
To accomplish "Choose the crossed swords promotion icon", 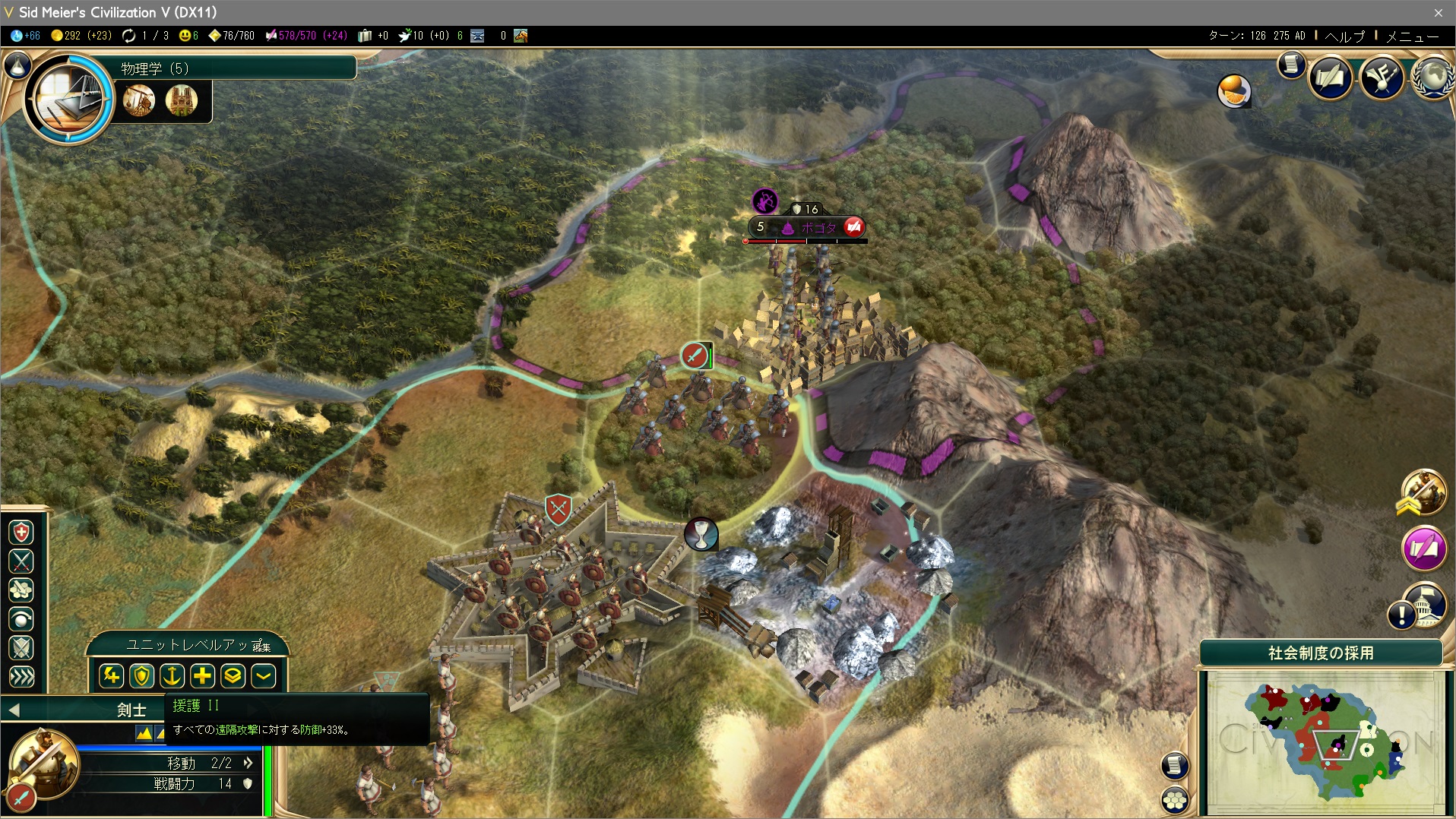I will [x=21, y=561].
